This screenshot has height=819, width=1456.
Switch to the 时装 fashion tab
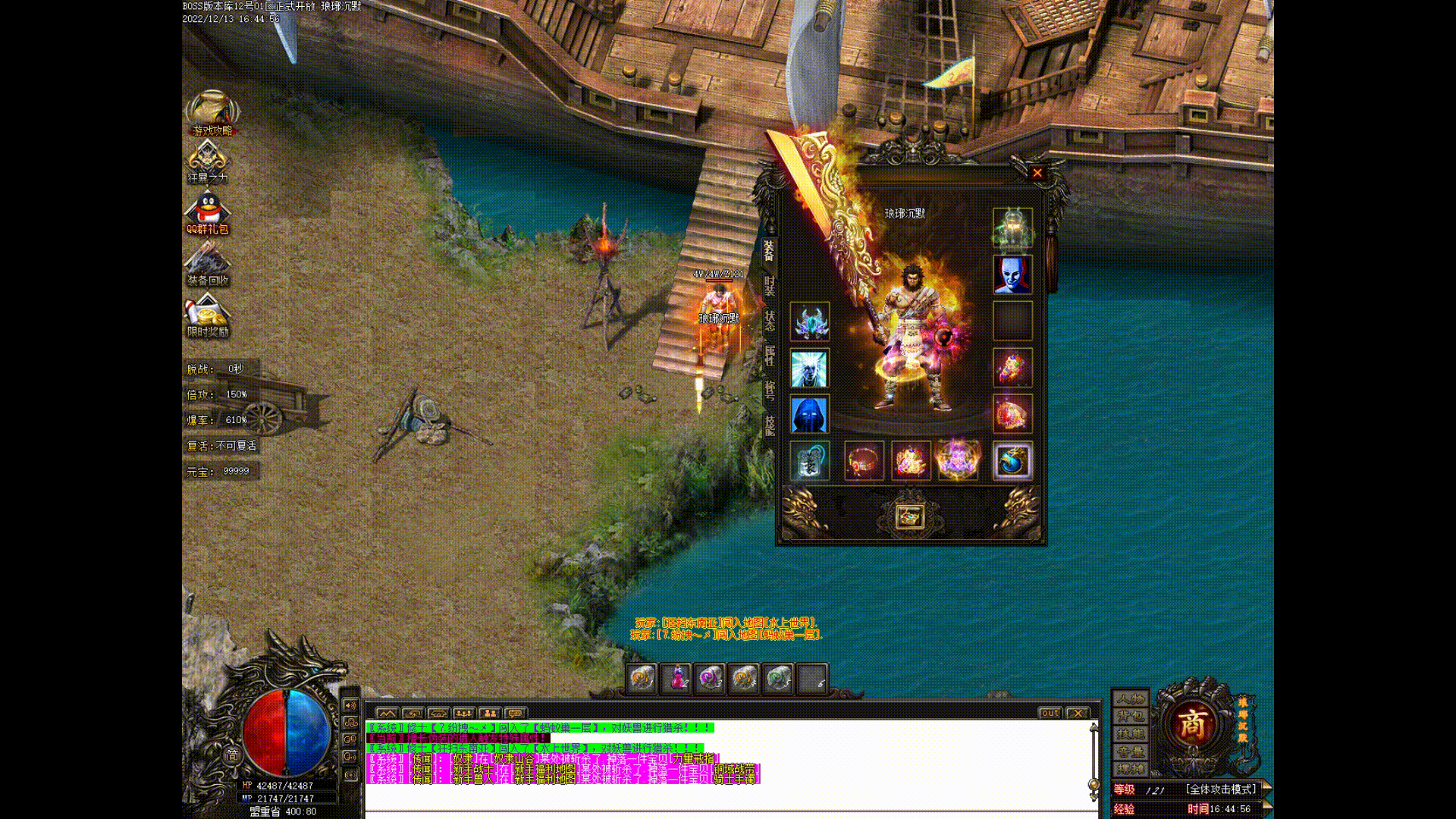pos(769,286)
